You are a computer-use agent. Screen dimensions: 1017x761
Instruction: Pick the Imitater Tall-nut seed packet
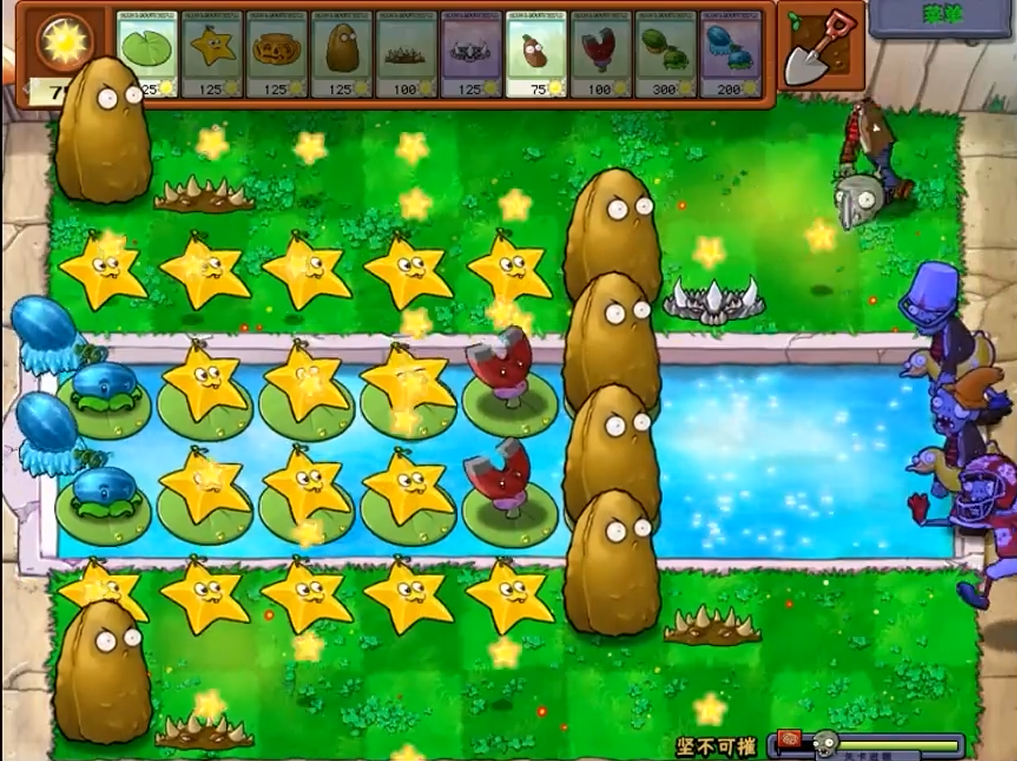click(x=536, y=53)
